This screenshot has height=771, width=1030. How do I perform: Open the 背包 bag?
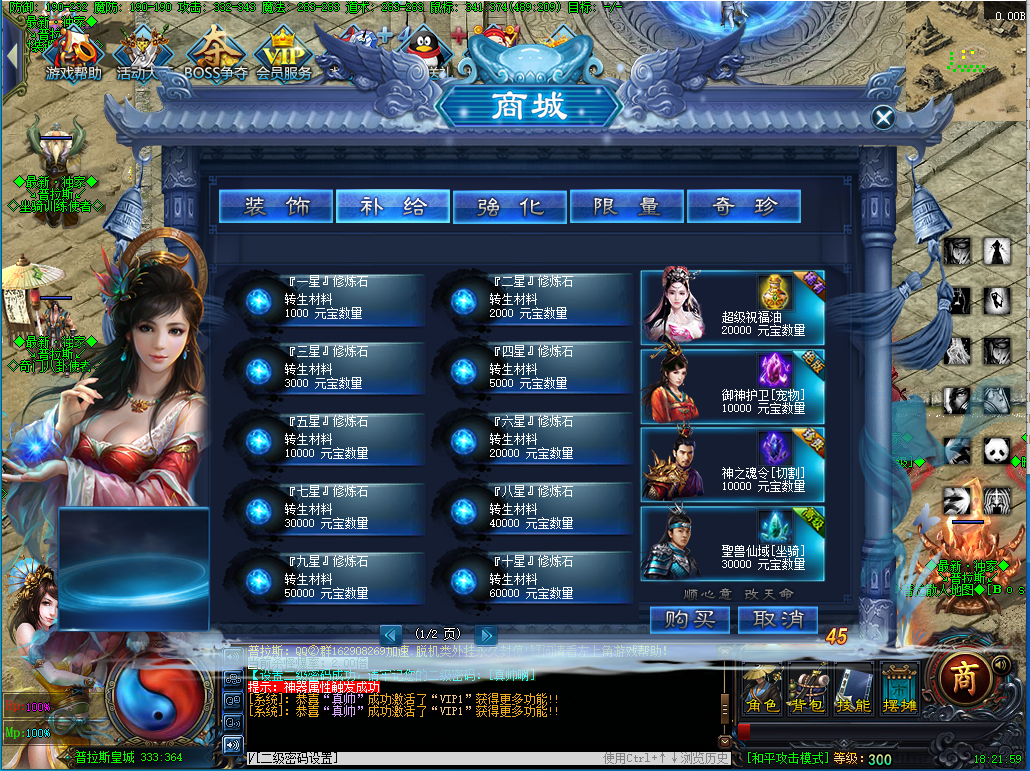[808, 688]
